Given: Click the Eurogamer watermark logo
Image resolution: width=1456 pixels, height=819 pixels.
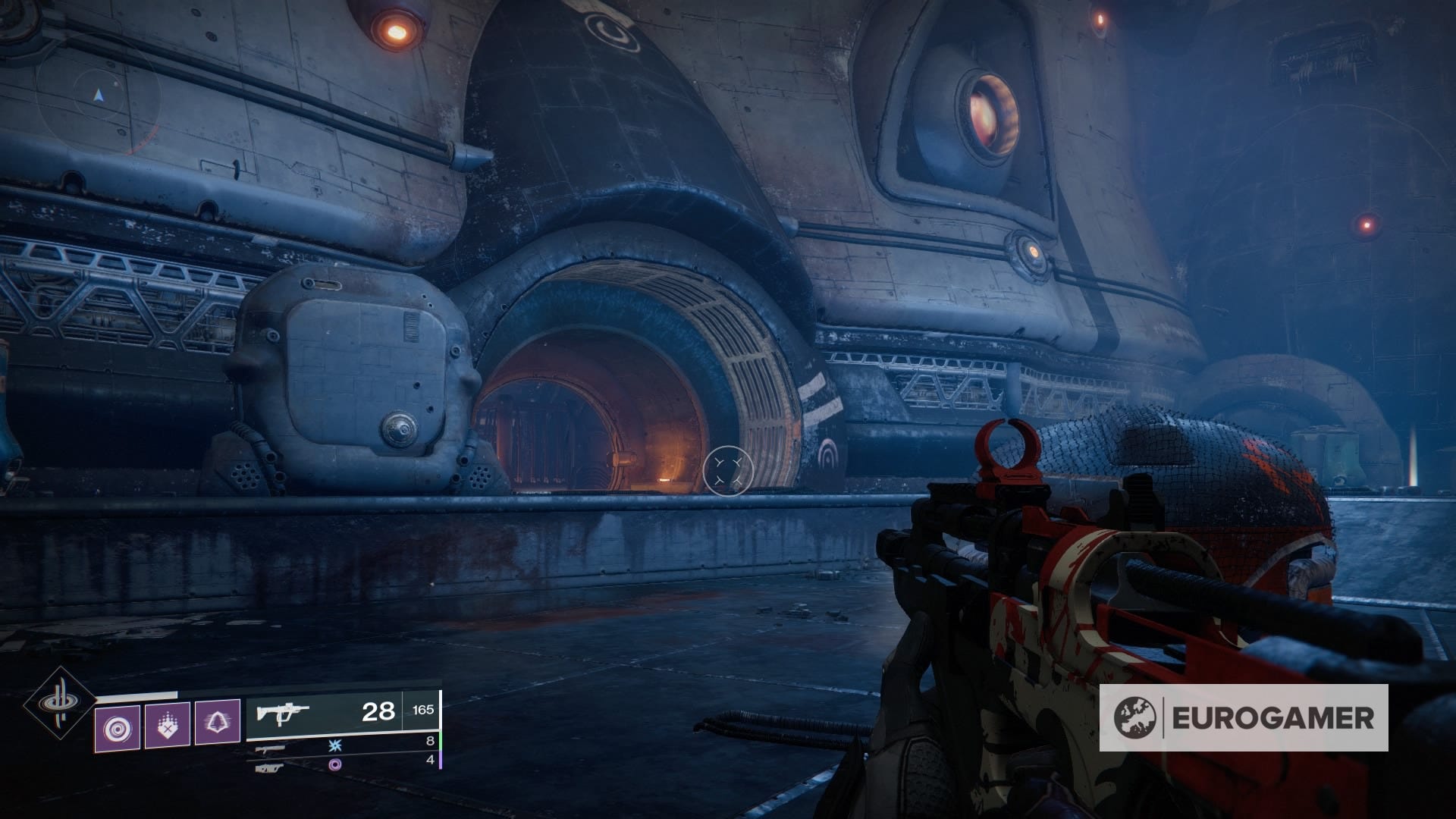Looking at the screenshot, I should [x=1244, y=717].
